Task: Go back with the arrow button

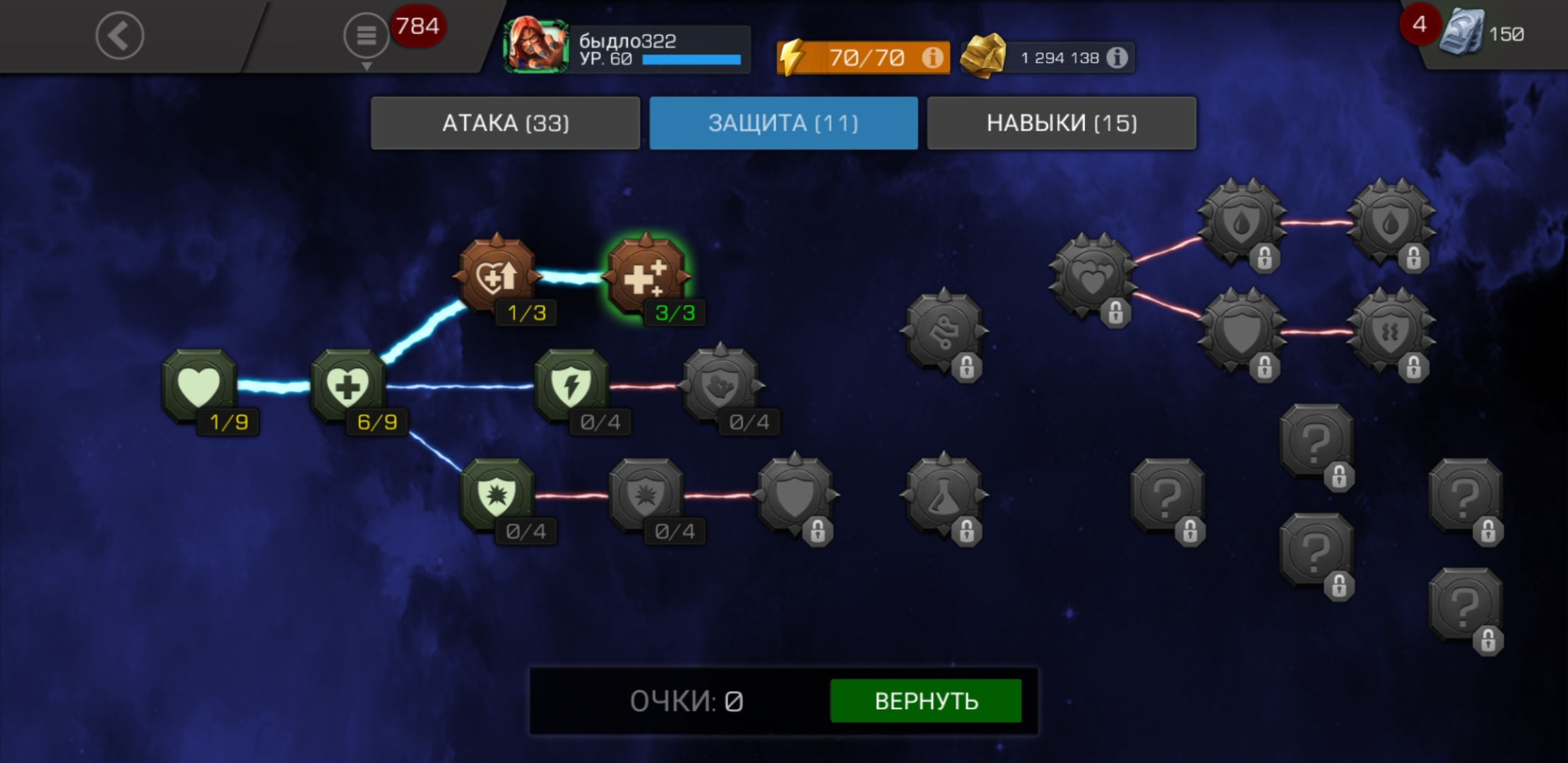Action: click(x=119, y=35)
